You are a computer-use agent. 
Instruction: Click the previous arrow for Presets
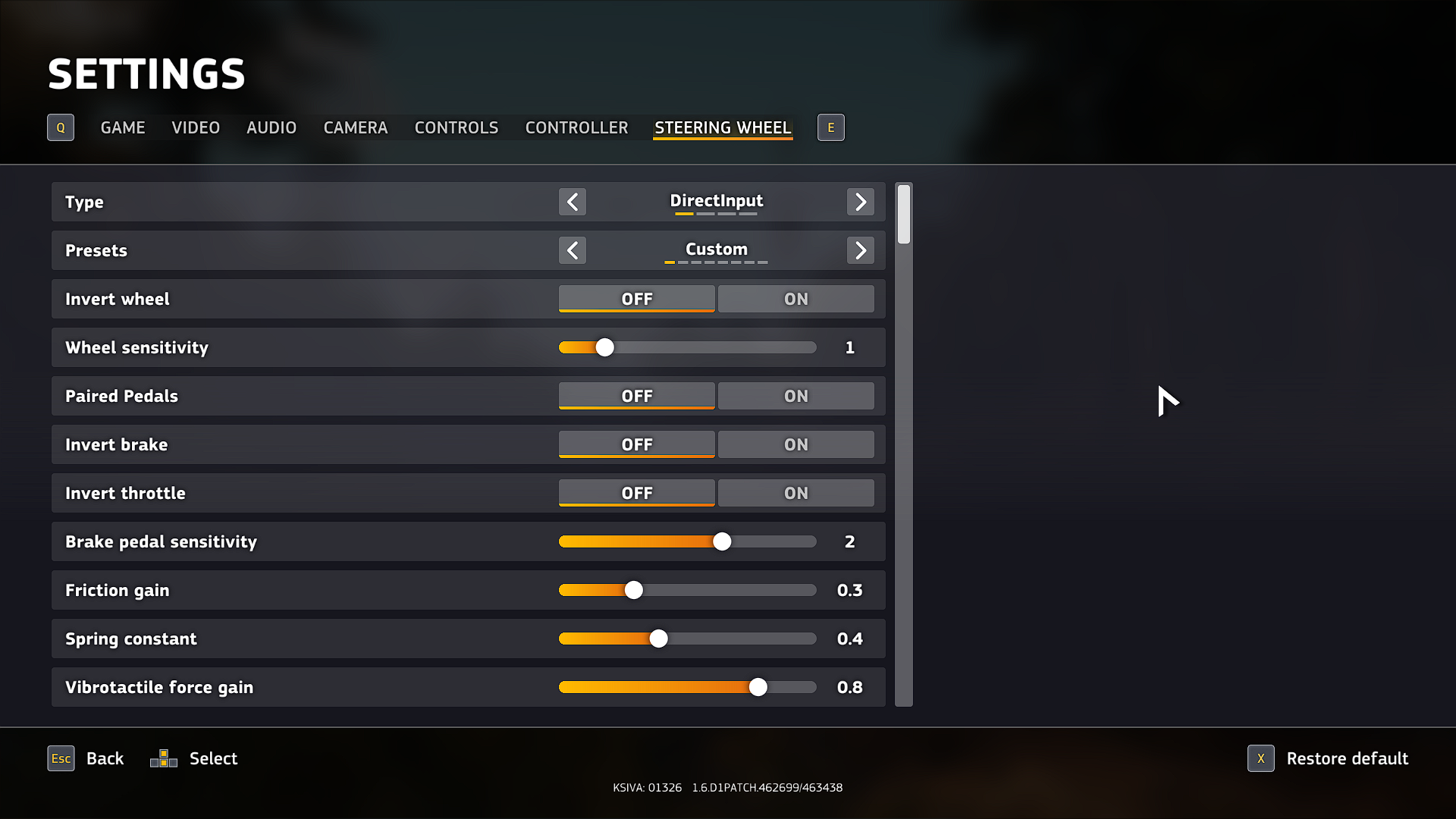[573, 250]
